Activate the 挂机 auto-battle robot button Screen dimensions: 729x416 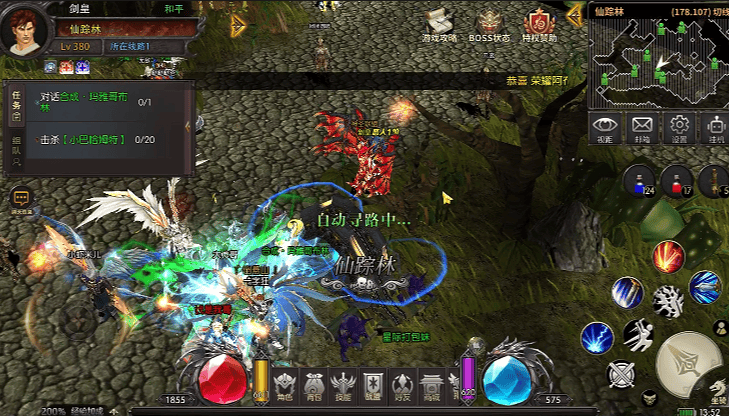[715, 129]
